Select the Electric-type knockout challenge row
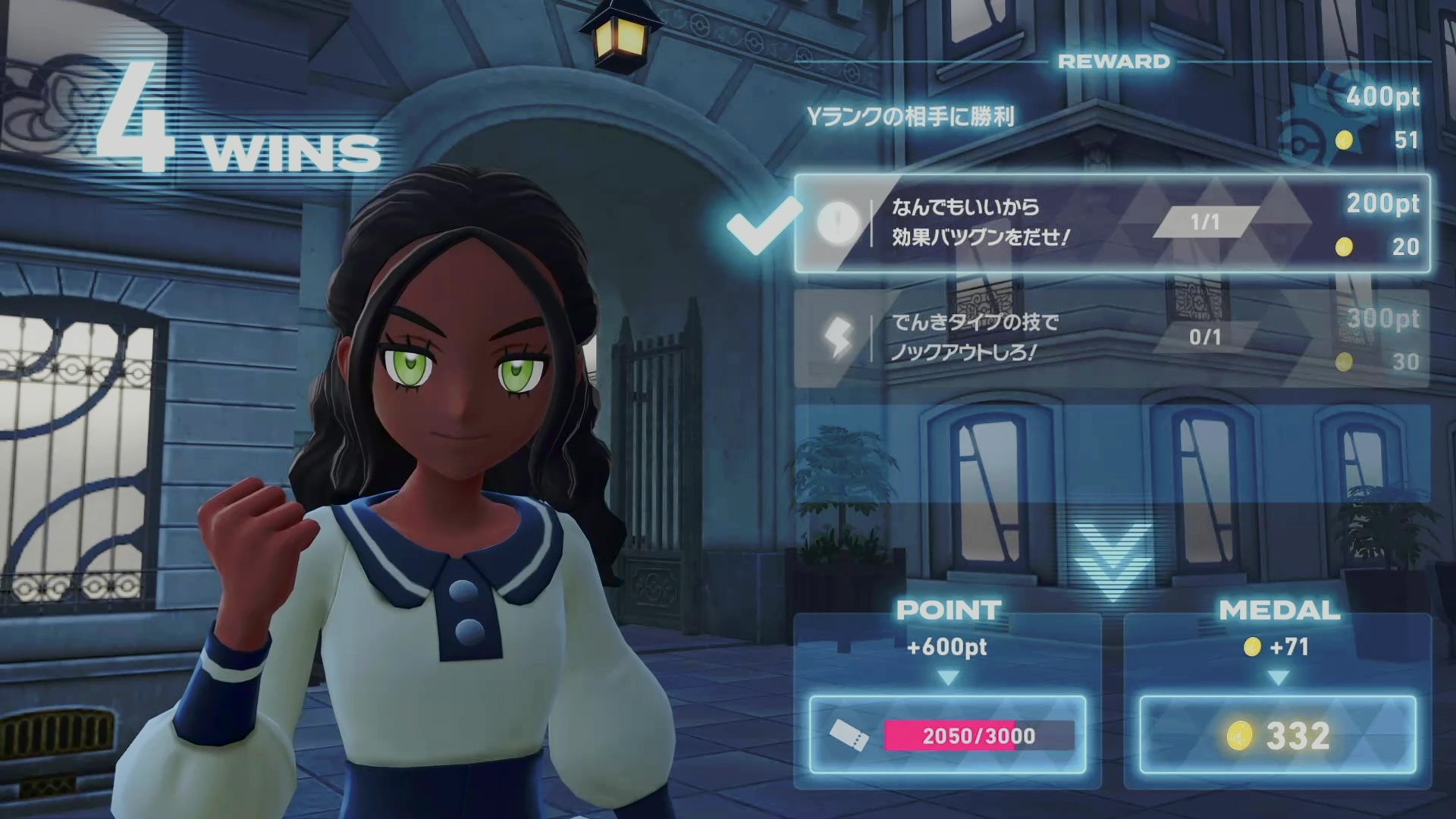Viewport: 1456px width, 819px height. click(x=1112, y=337)
